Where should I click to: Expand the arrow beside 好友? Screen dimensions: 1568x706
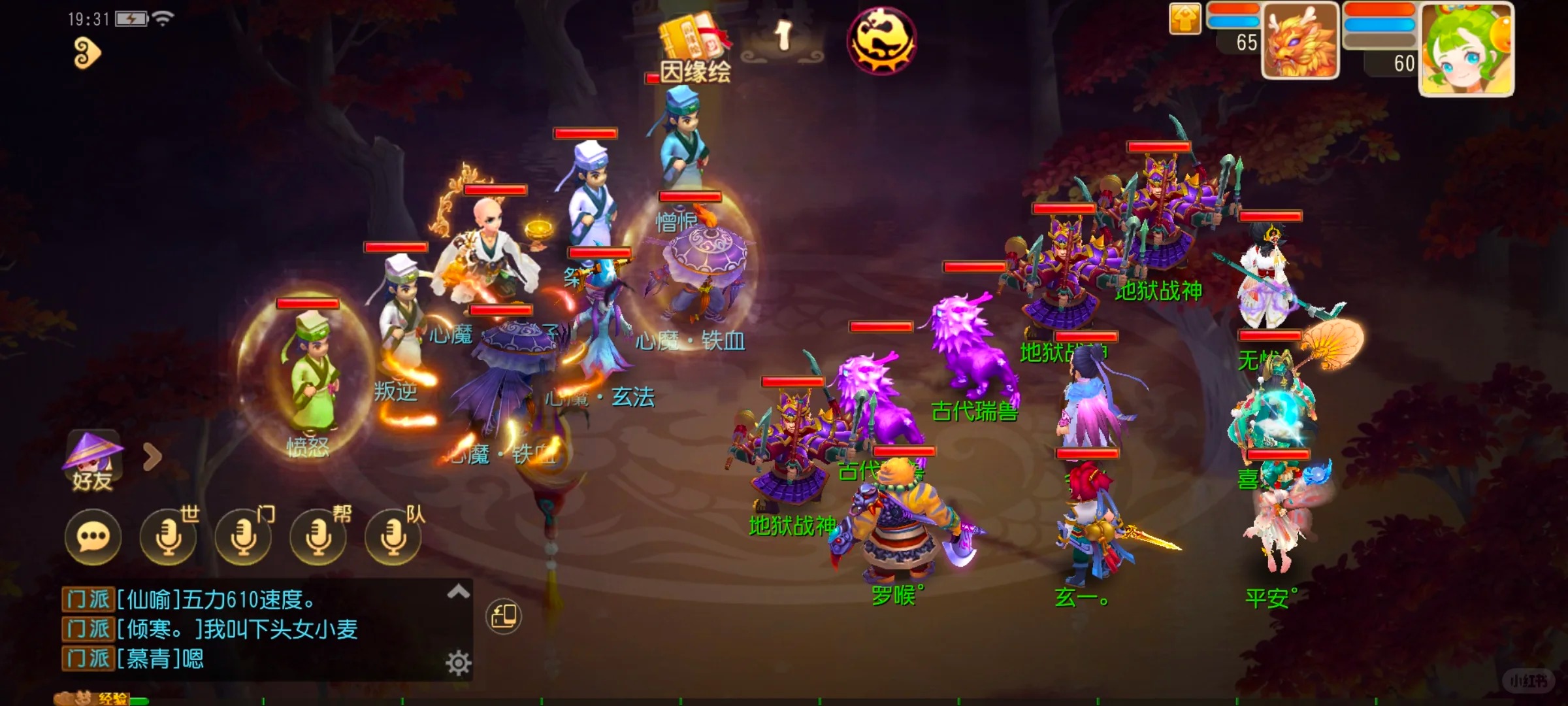[152, 457]
